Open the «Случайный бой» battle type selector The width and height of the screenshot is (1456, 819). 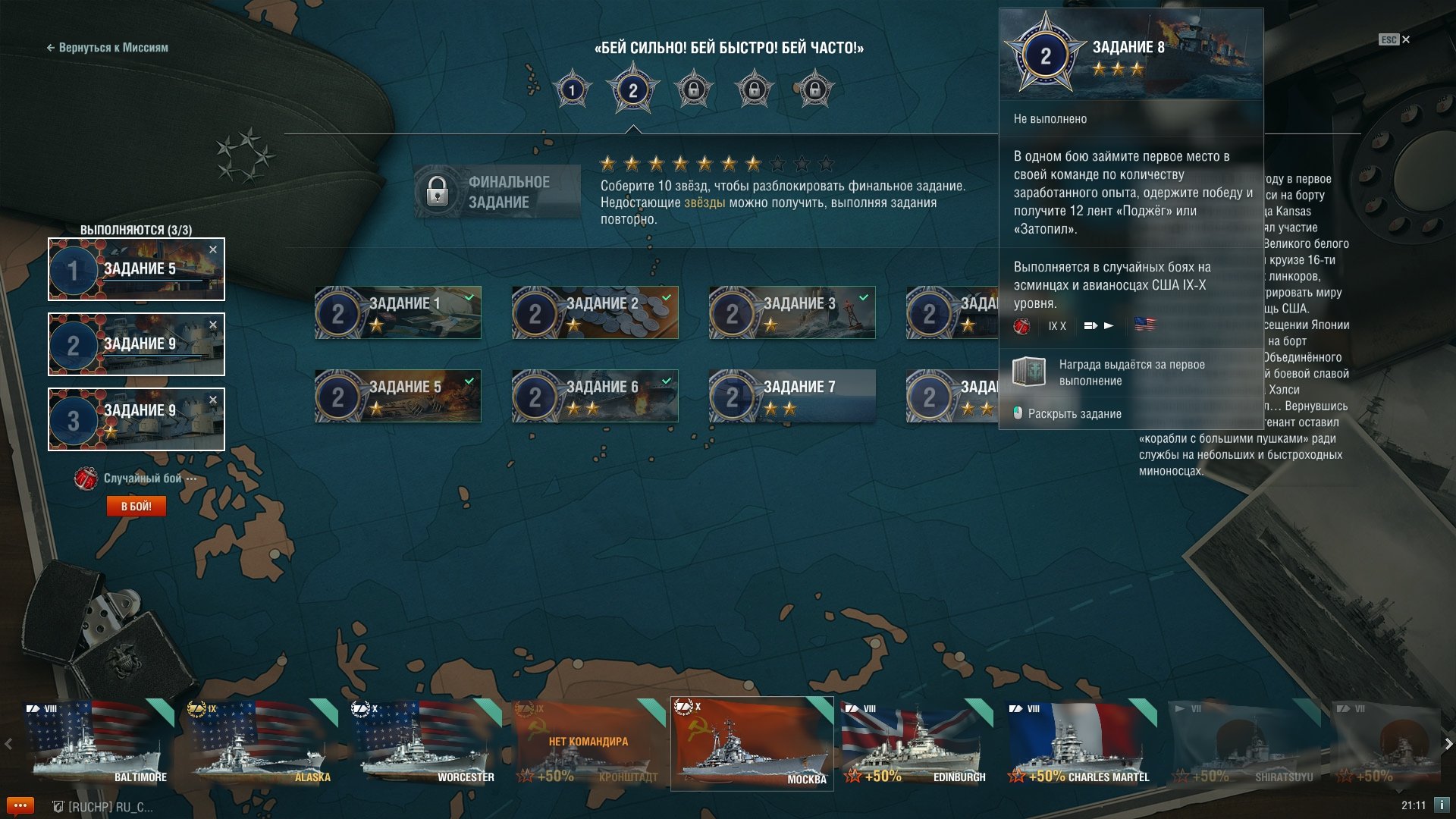coord(142,479)
